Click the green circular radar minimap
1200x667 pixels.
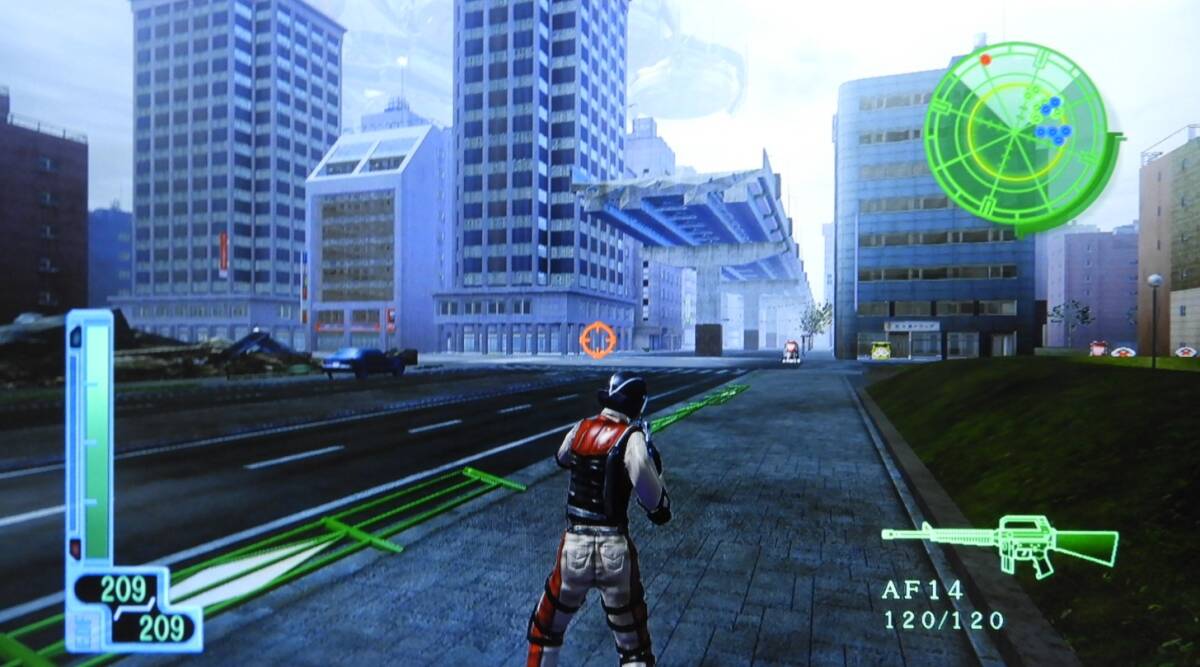click(x=1015, y=137)
